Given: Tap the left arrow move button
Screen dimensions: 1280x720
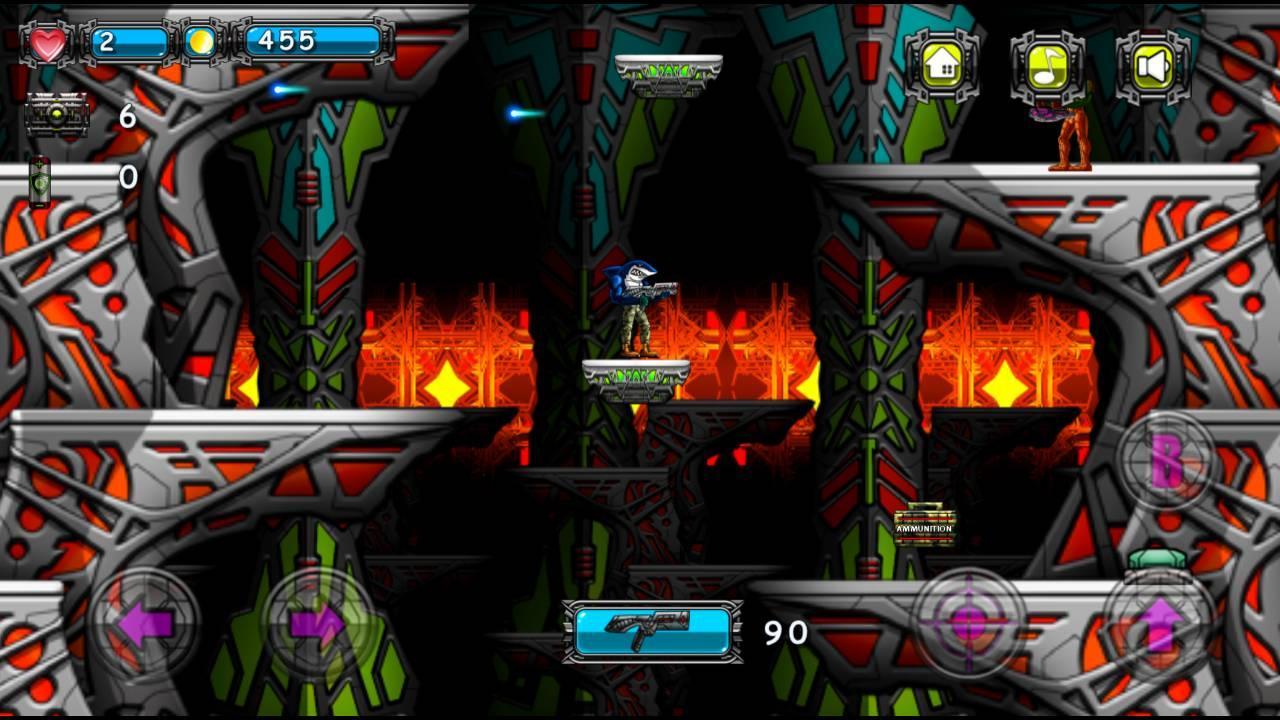Looking at the screenshot, I should point(145,624).
